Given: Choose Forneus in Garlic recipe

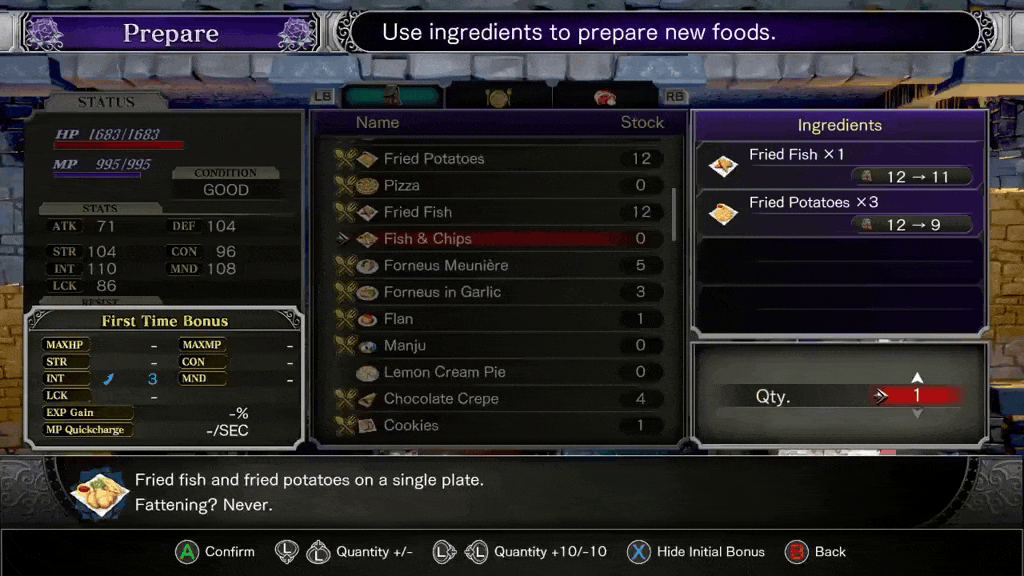Looking at the screenshot, I should point(442,292).
